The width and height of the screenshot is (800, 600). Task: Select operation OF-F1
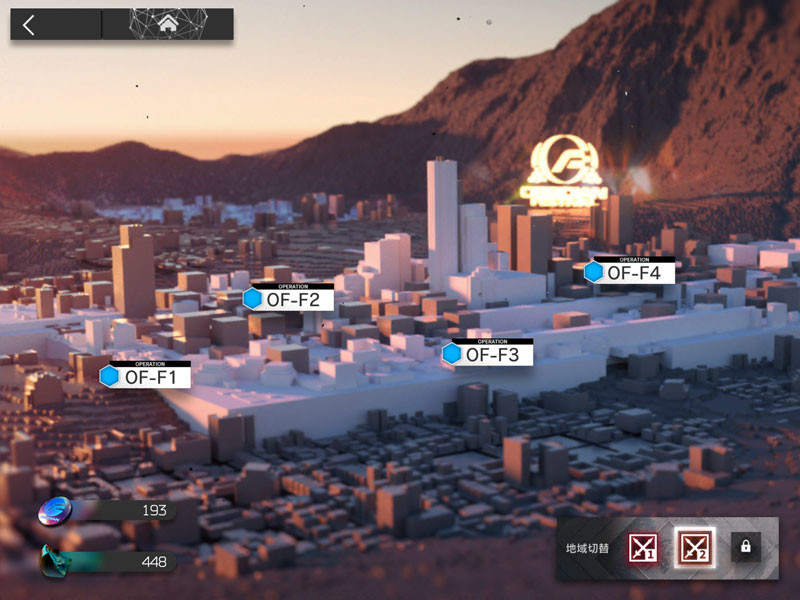coord(146,376)
